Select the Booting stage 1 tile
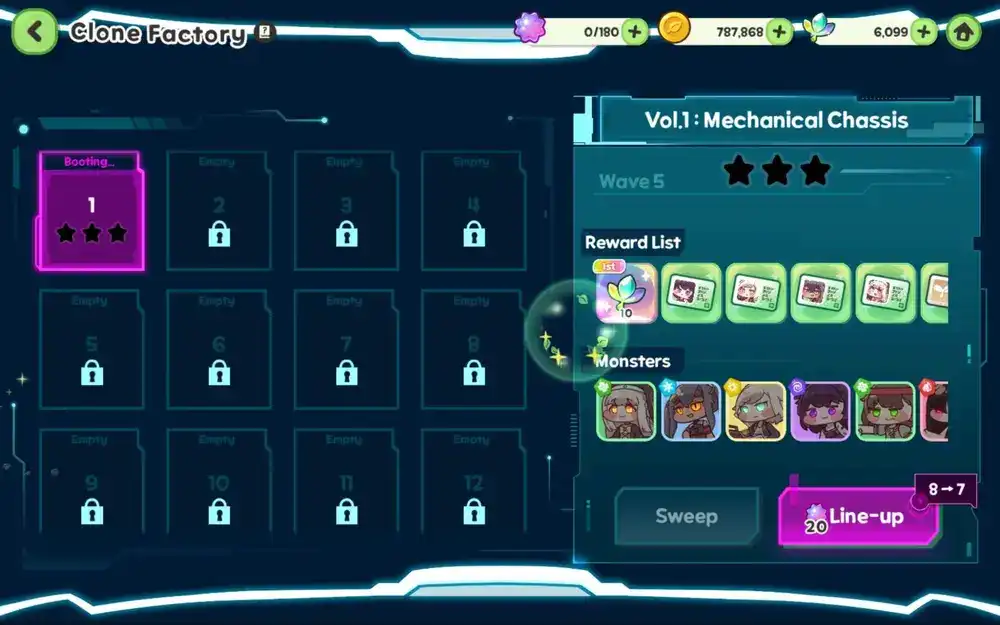The image size is (1000, 625). click(x=91, y=211)
